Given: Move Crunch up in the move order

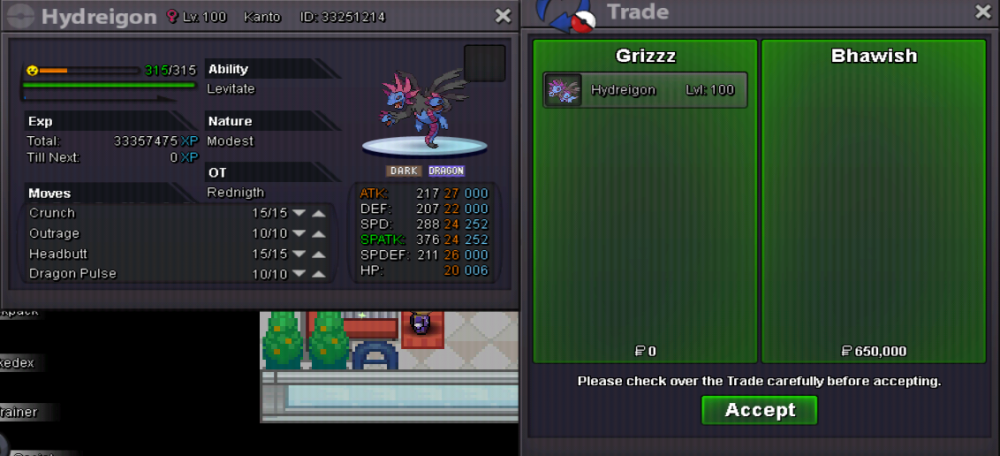Looking at the screenshot, I should 318,213.
